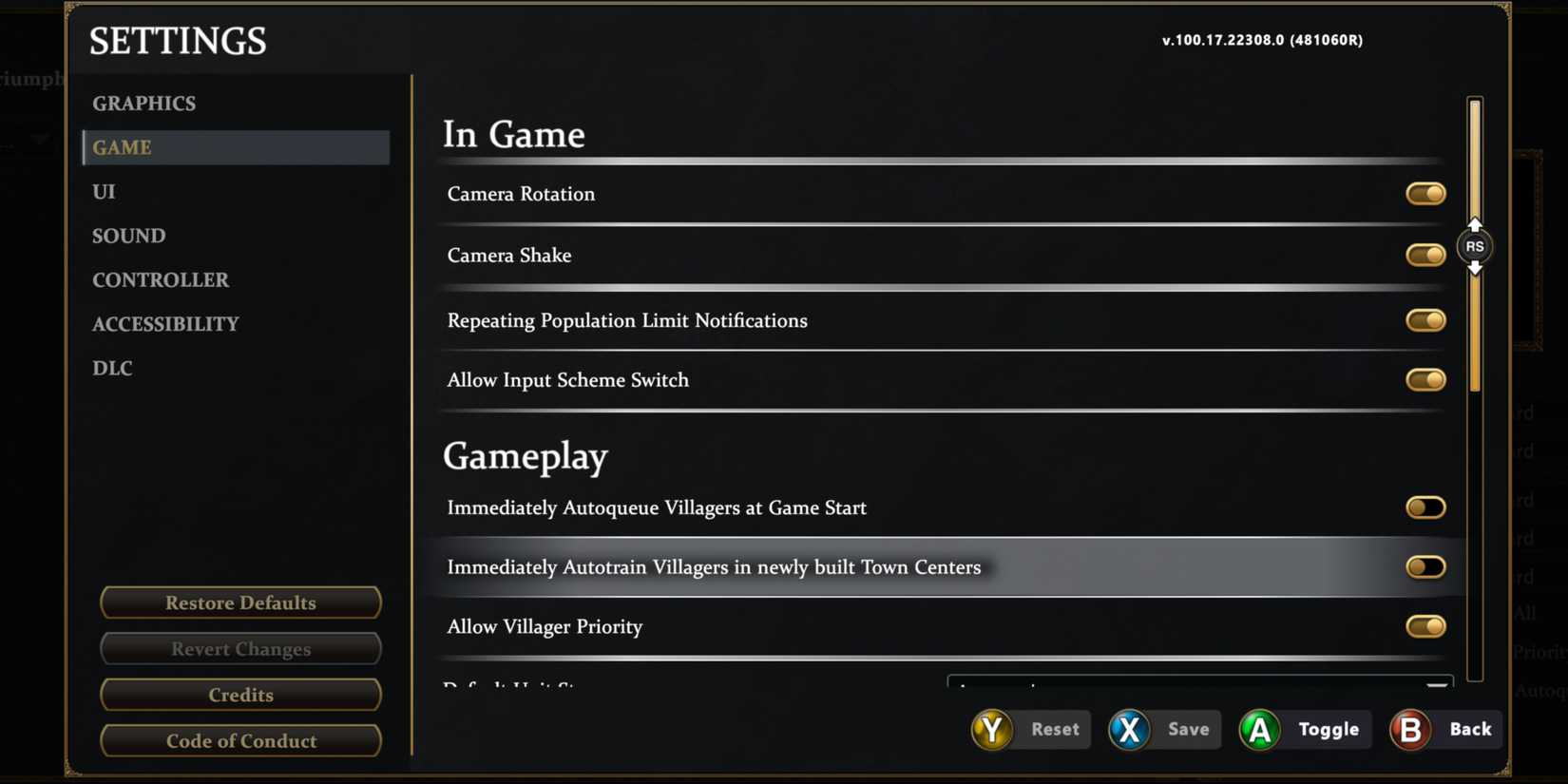Click the A Toggle button icon
Image resolution: width=1568 pixels, height=784 pixels.
click(x=1259, y=730)
